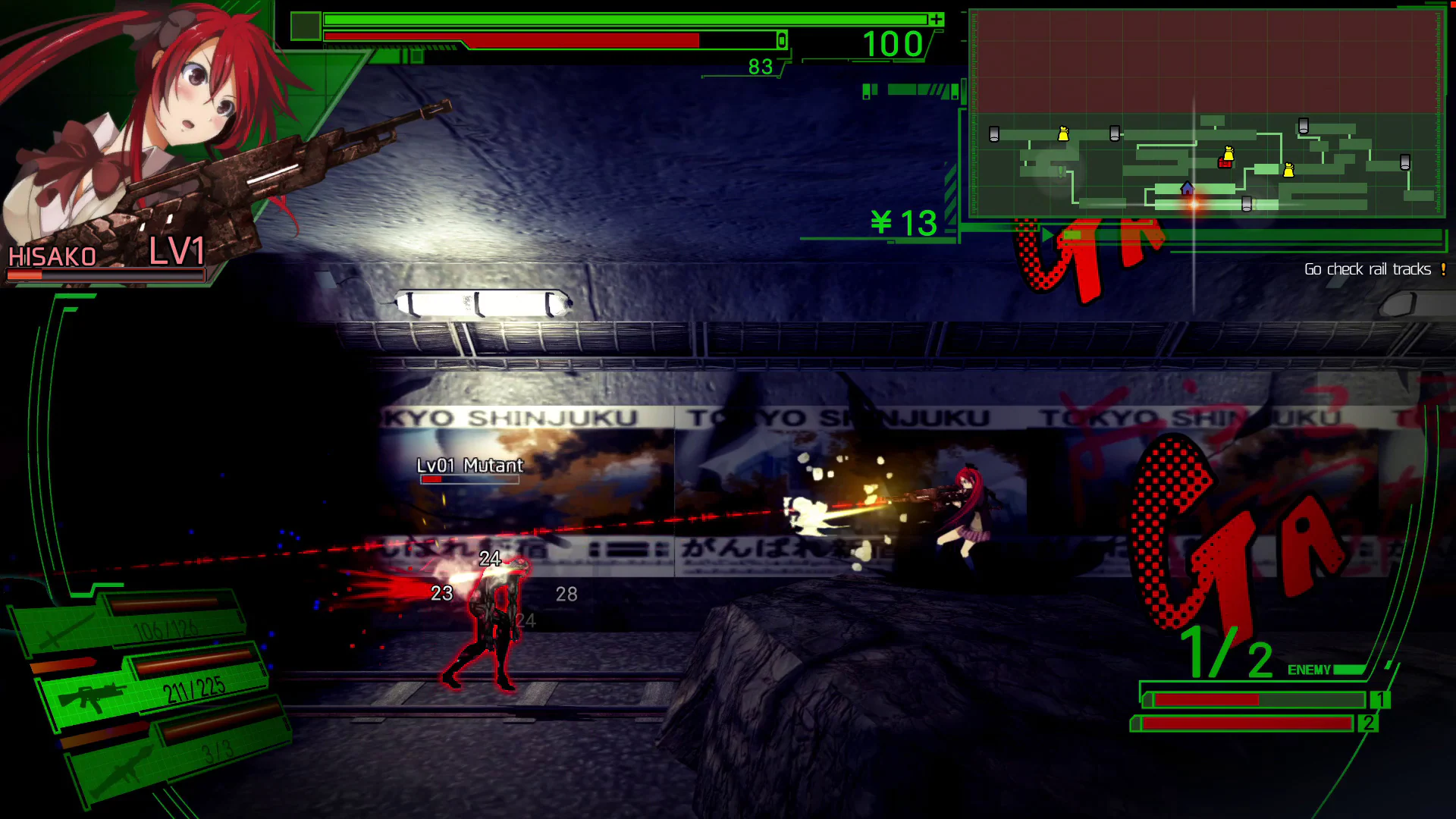Click the plus sign on the health bar

[938, 18]
